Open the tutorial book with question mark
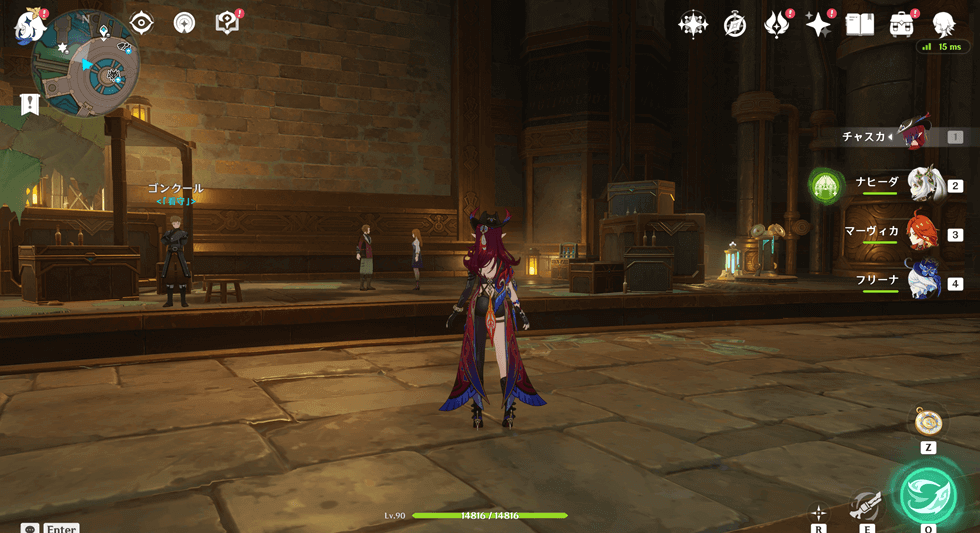This screenshot has height=533, width=980. (x=227, y=23)
